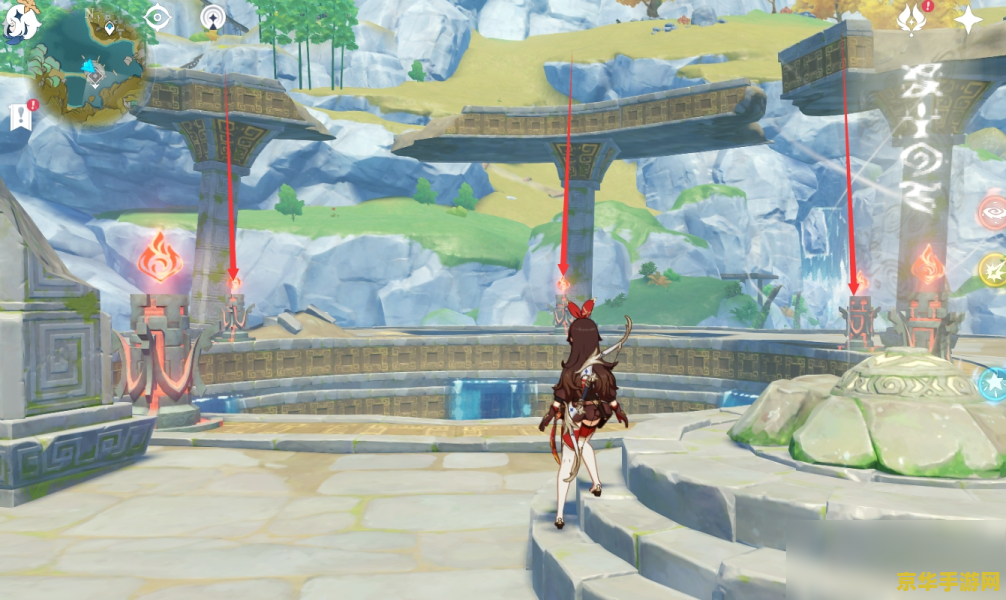
Task: Click the signal rings icon beside the minimap
Action: click(212, 17)
